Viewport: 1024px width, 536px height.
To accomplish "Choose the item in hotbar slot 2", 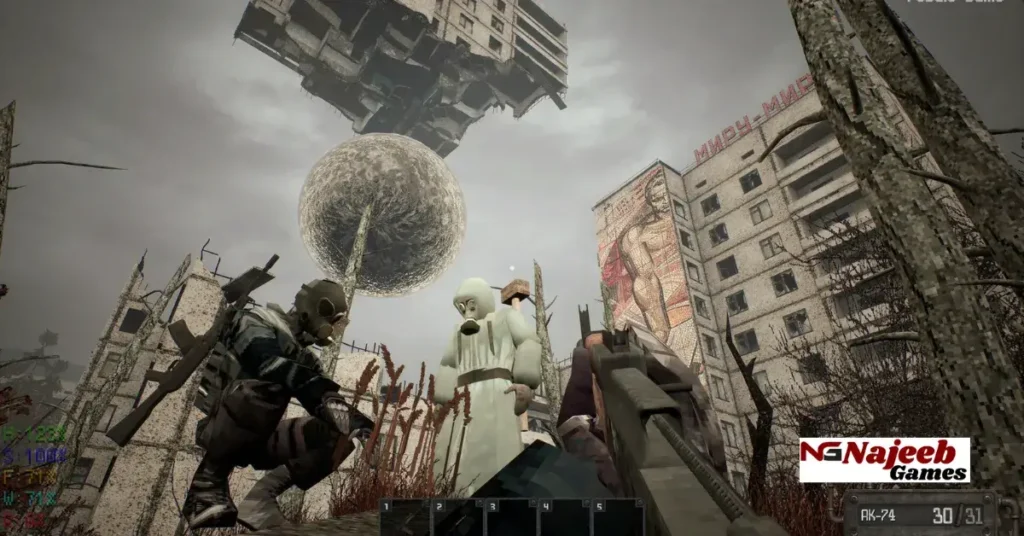I will (457, 518).
